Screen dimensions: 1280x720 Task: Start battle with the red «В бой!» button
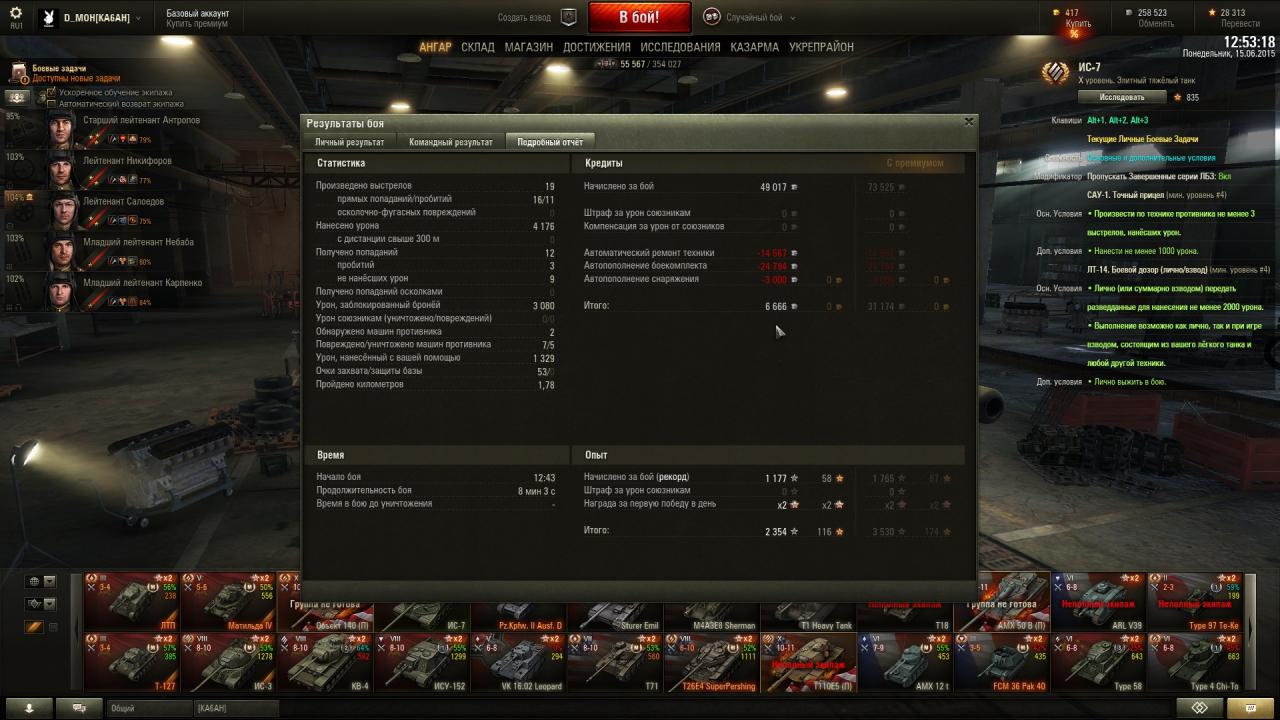[x=639, y=17]
